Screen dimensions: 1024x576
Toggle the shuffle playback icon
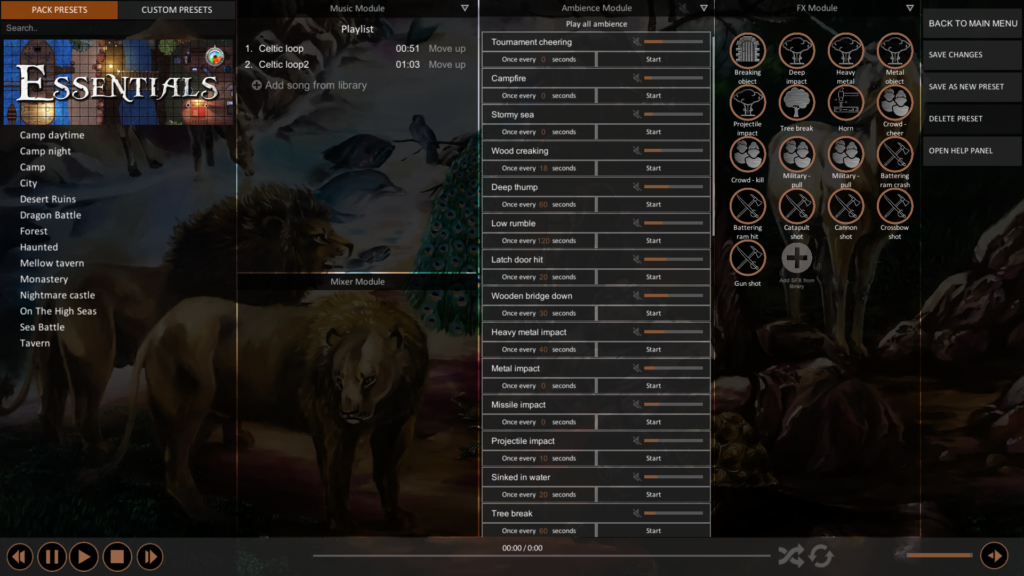tap(790, 556)
